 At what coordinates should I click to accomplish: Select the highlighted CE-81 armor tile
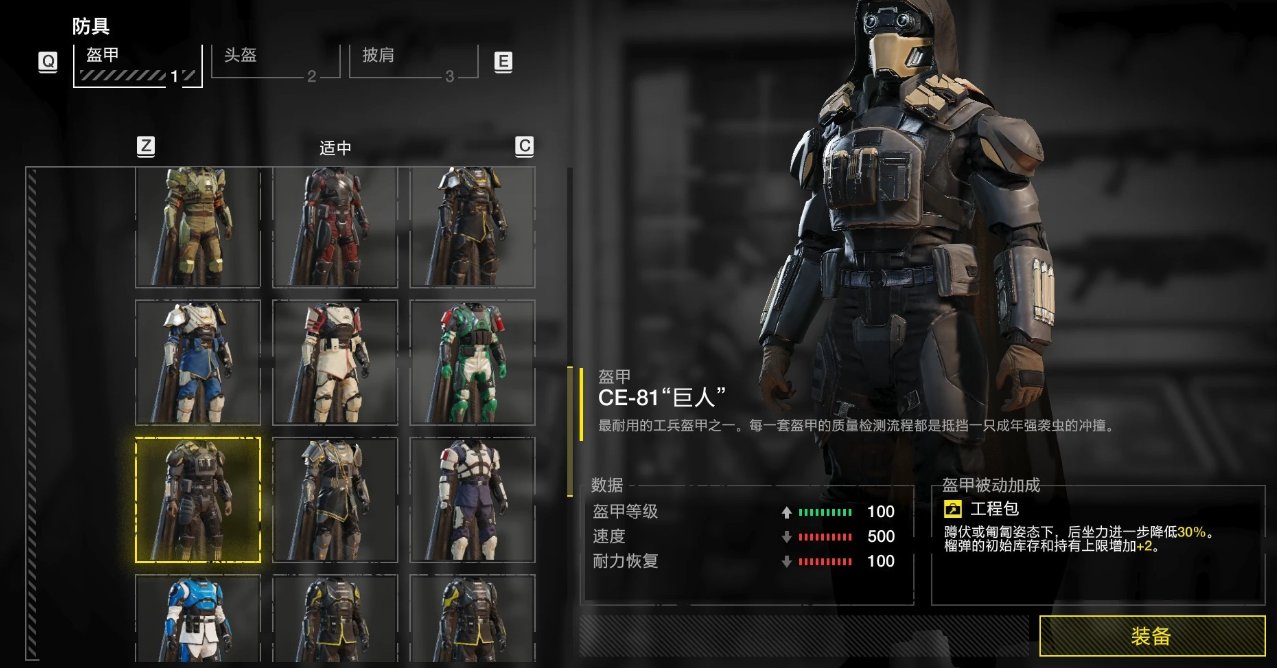tap(198, 499)
